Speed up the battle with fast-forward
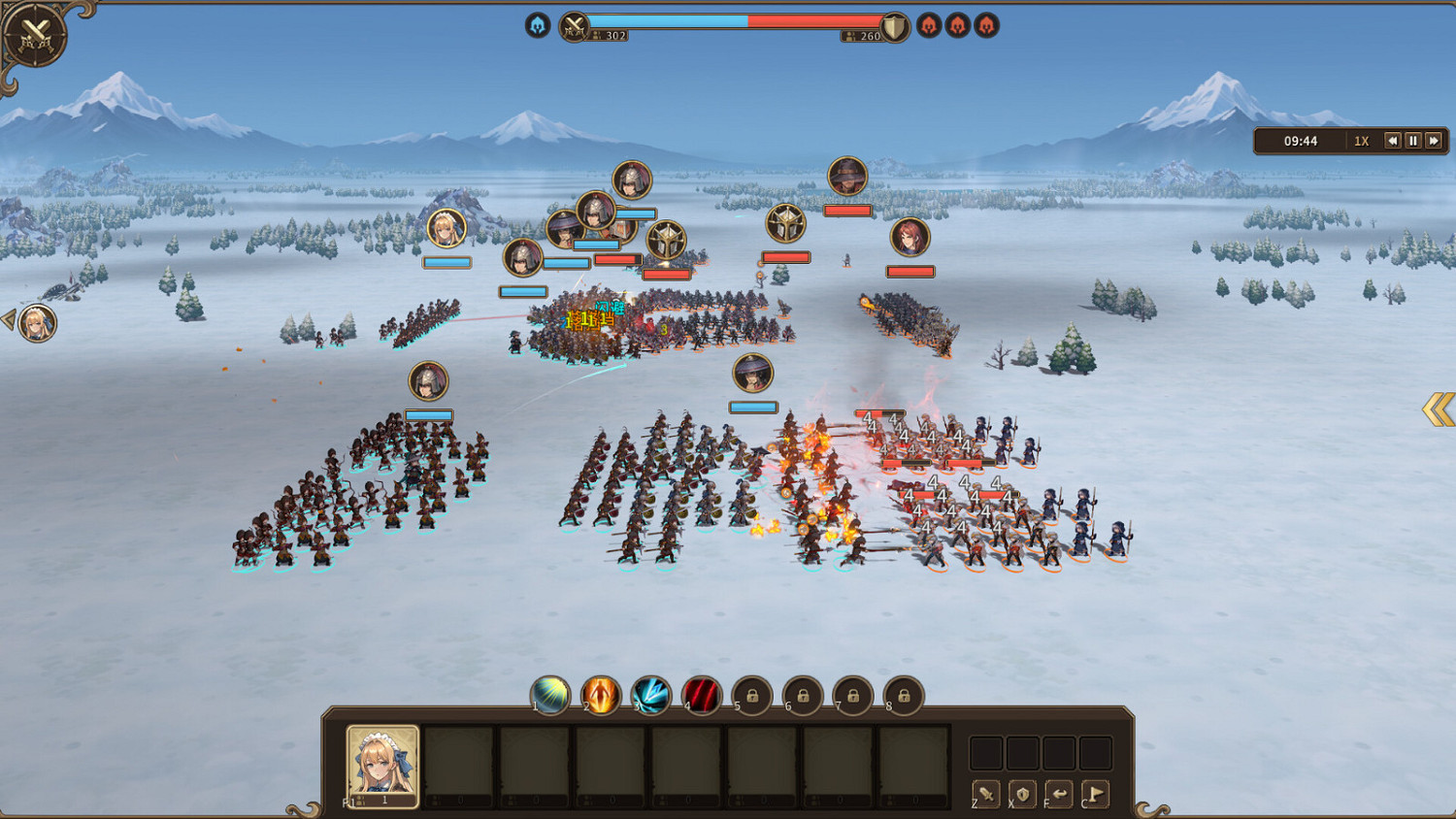This screenshot has height=819, width=1456. pyautogui.click(x=1434, y=141)
